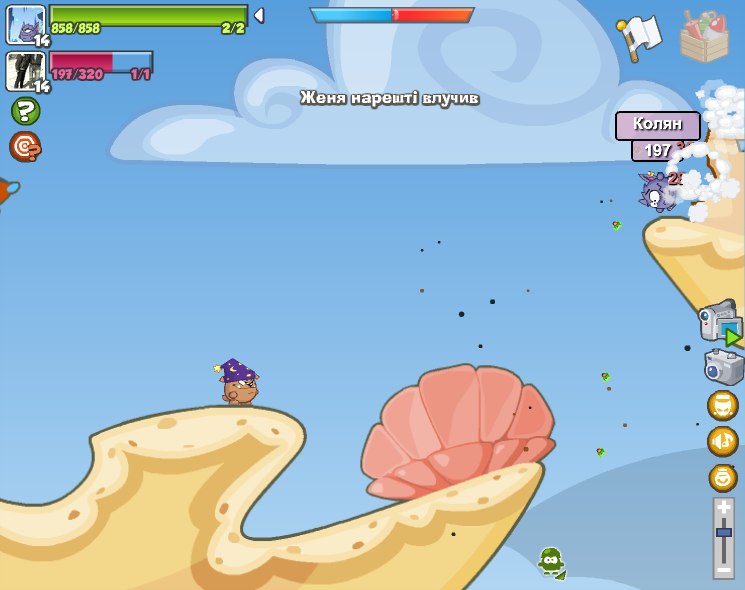Click the zoom slider handle
The height and width of the screenshot is (590, 745).
pyautogui.click(x=724, y=533)
